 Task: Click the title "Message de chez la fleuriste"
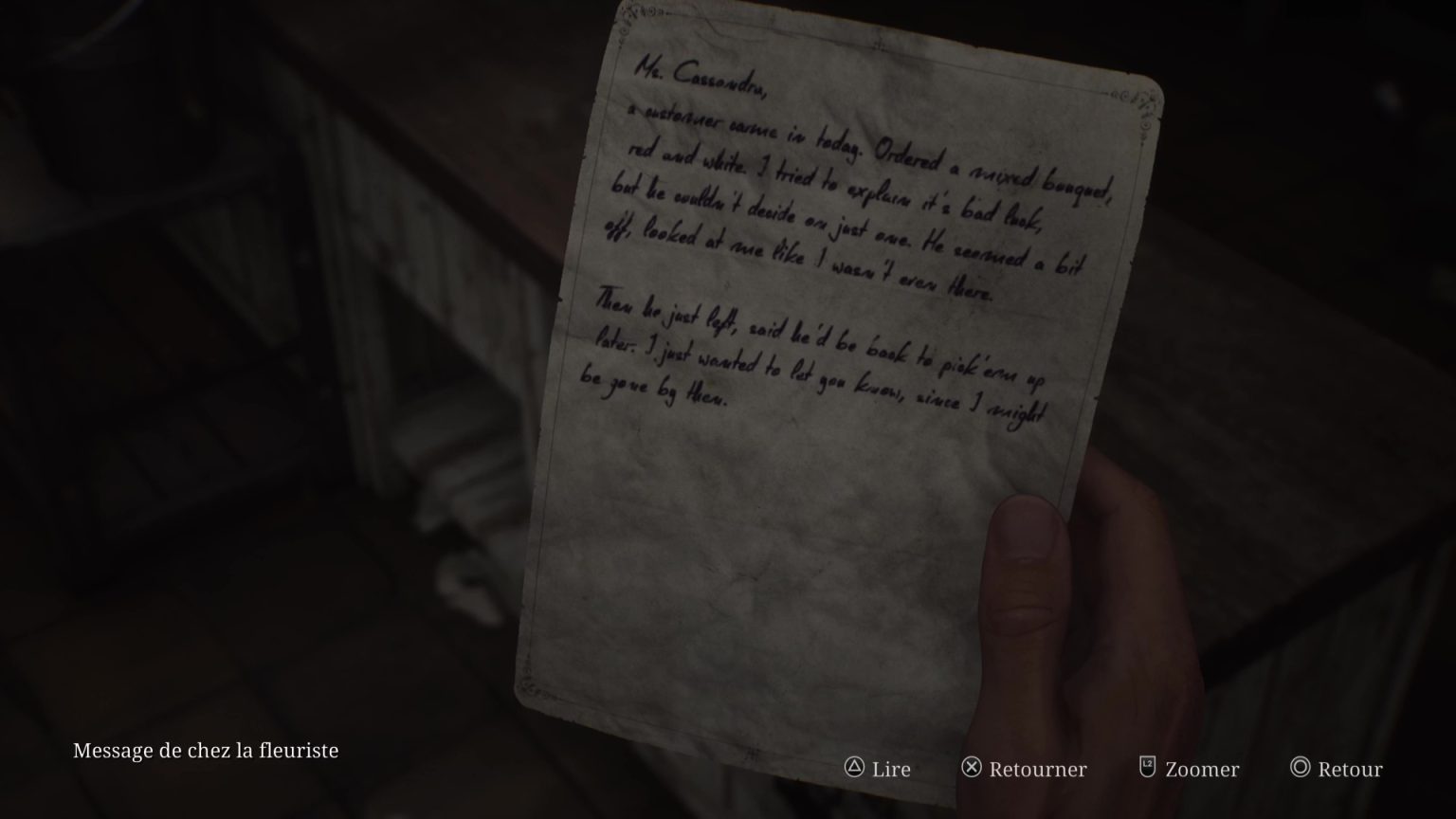207,750
